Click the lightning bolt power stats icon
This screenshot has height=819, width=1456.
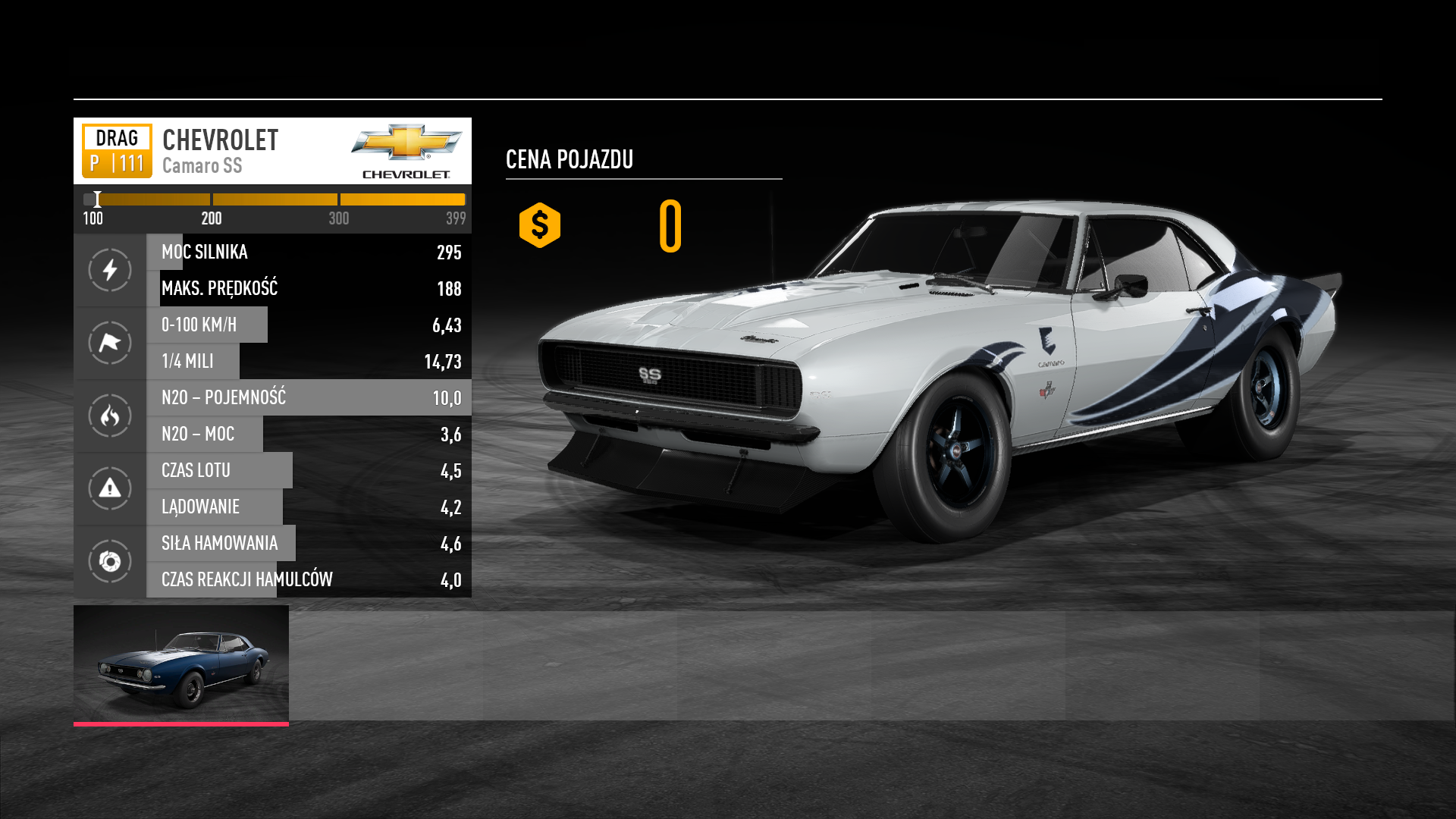pyautogui.click(x=110, y=270)
